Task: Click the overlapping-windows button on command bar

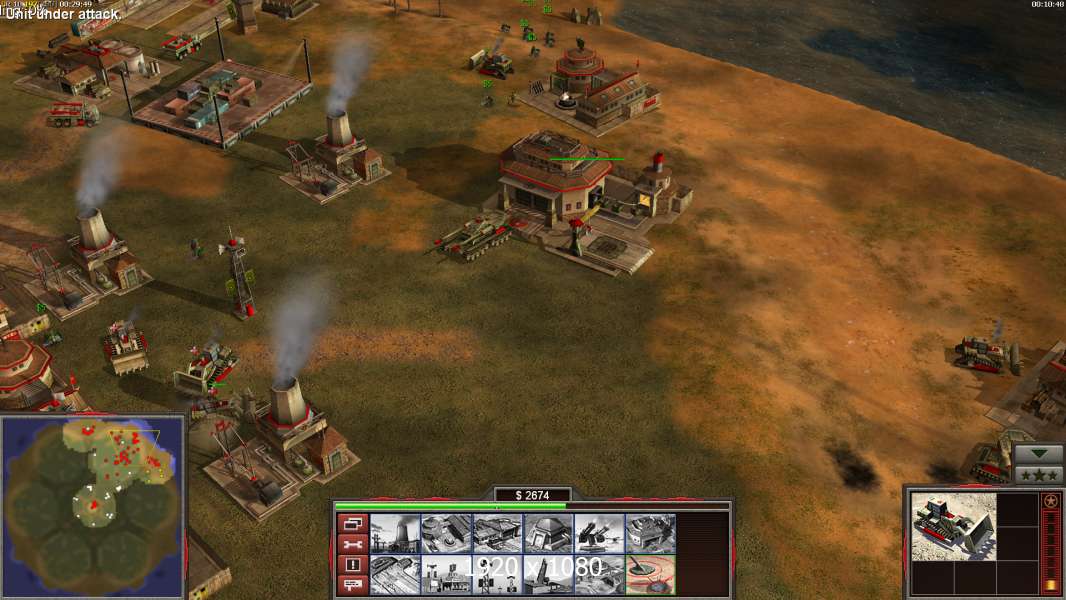Action: pos(352,523)
